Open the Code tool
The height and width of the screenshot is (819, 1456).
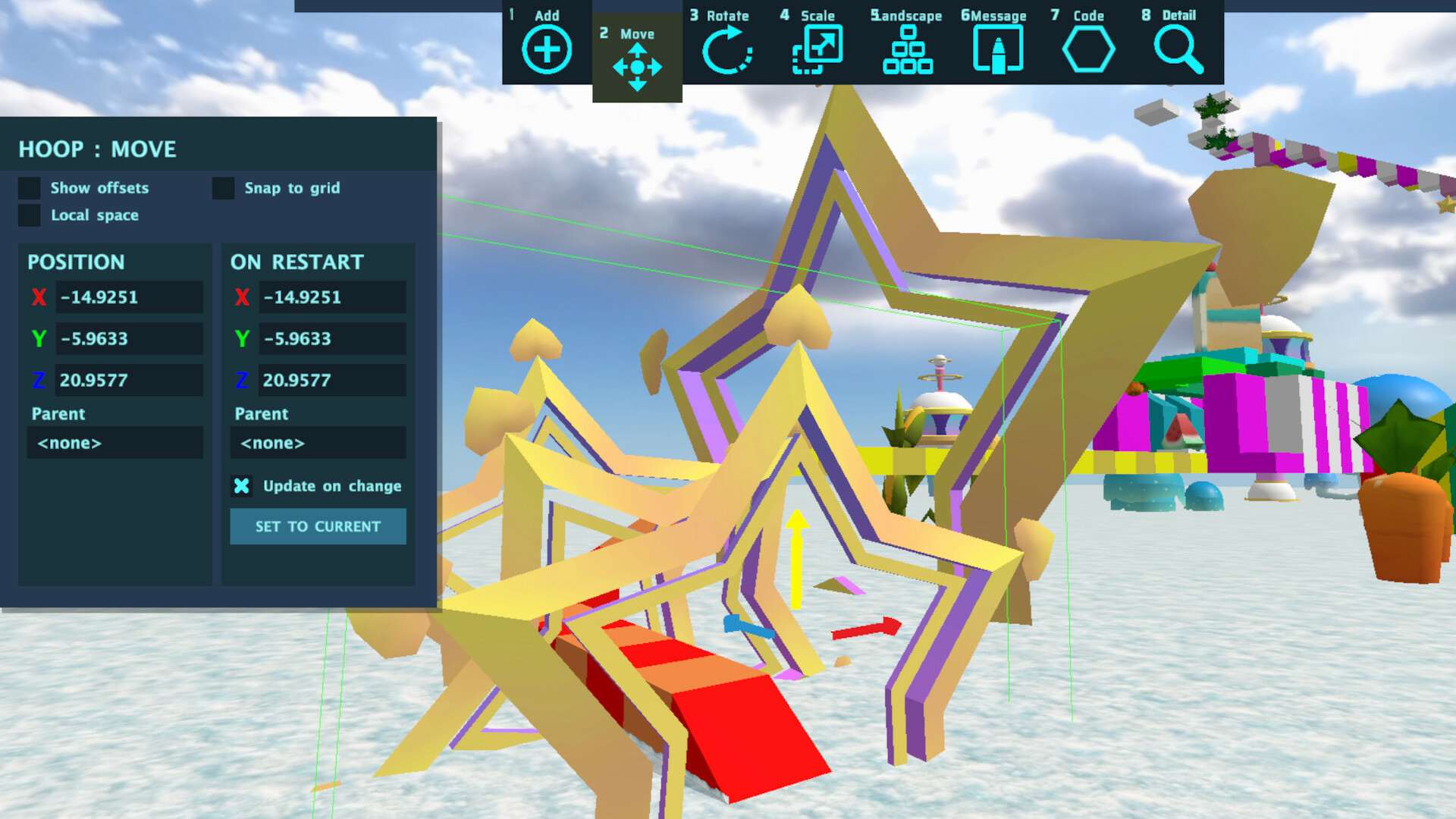pos(1087,48)
